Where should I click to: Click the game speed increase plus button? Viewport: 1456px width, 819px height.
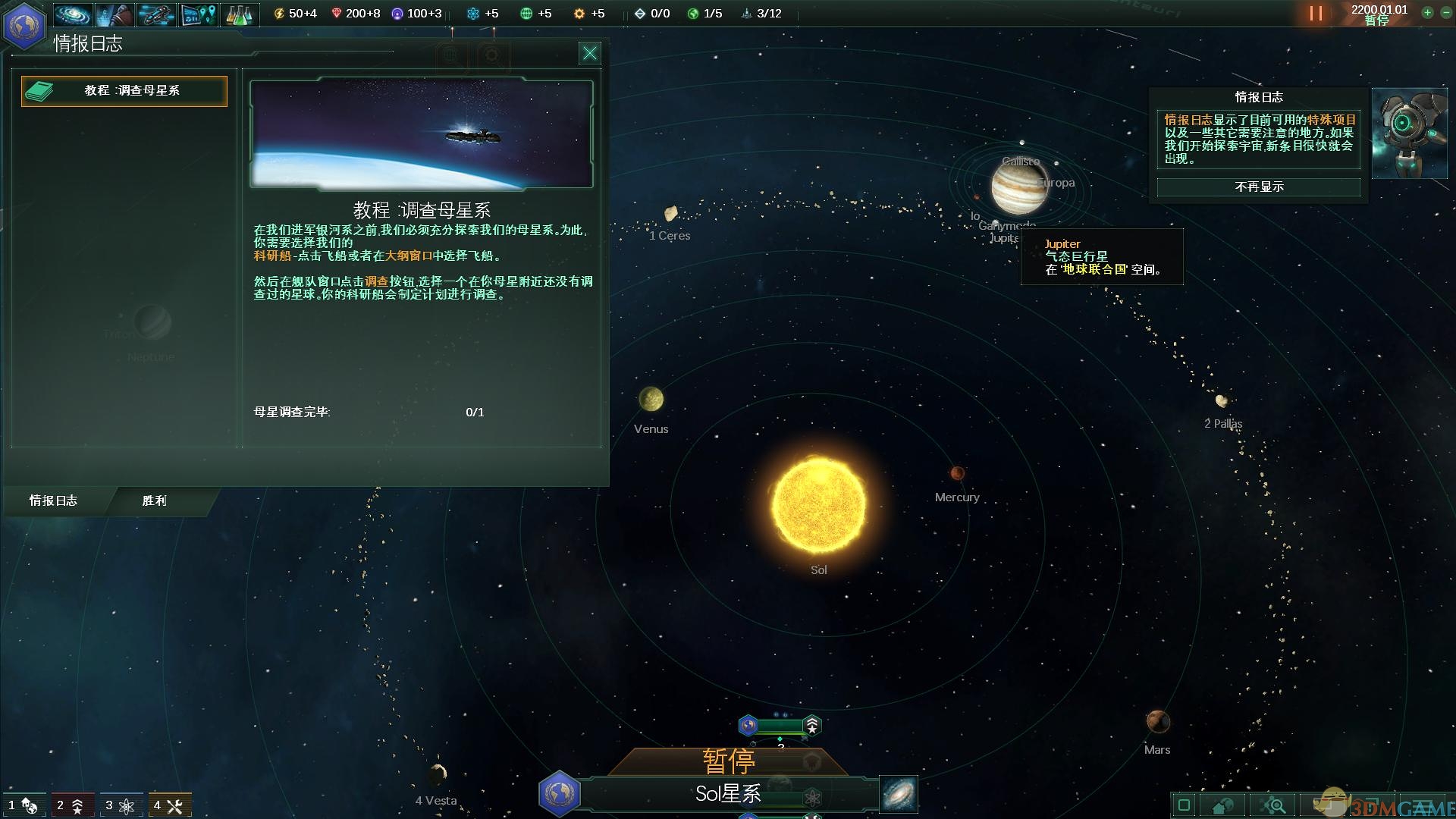pos(1427,13)
